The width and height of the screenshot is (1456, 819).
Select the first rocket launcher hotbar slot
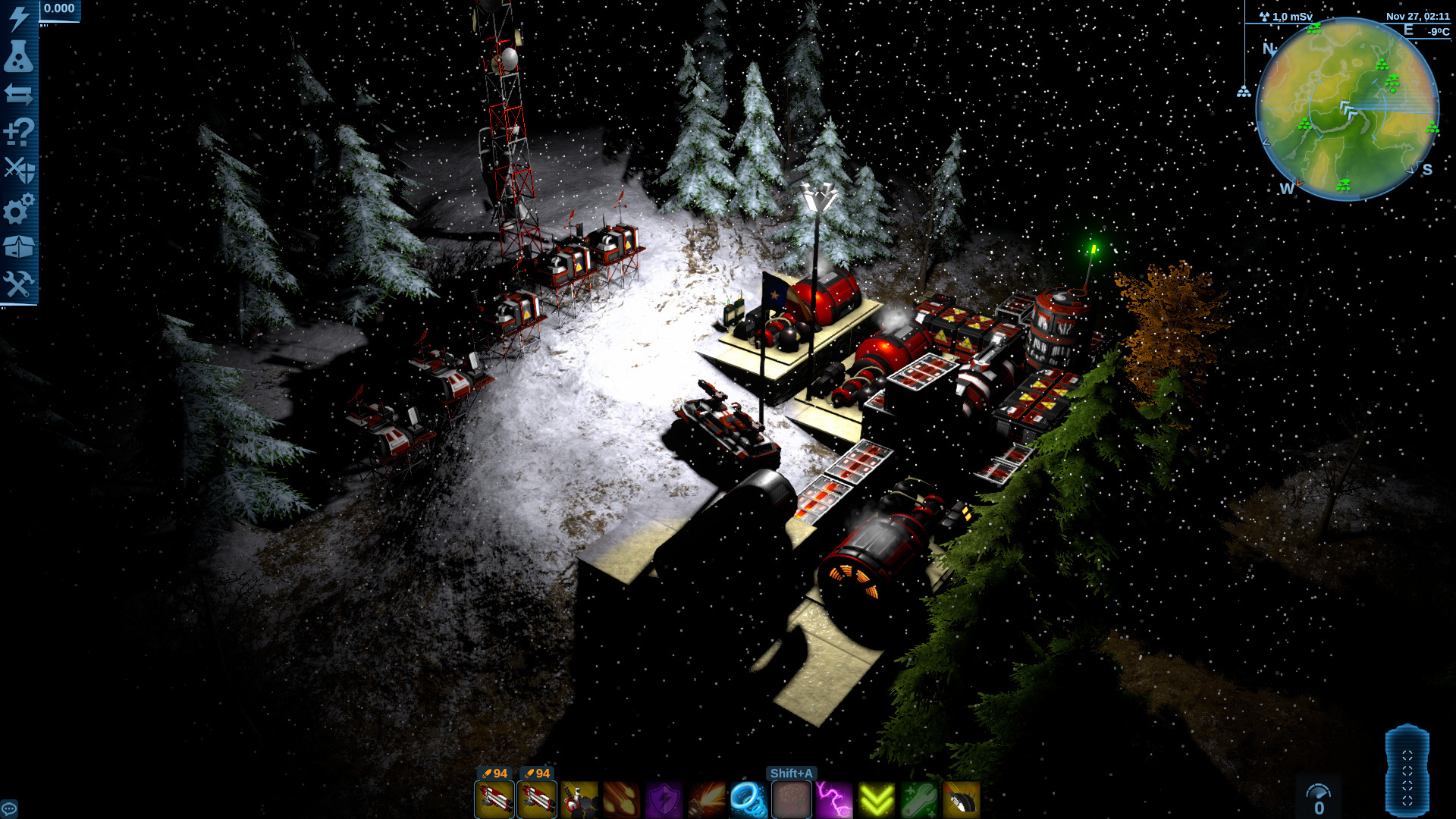(x=495, y=800)
